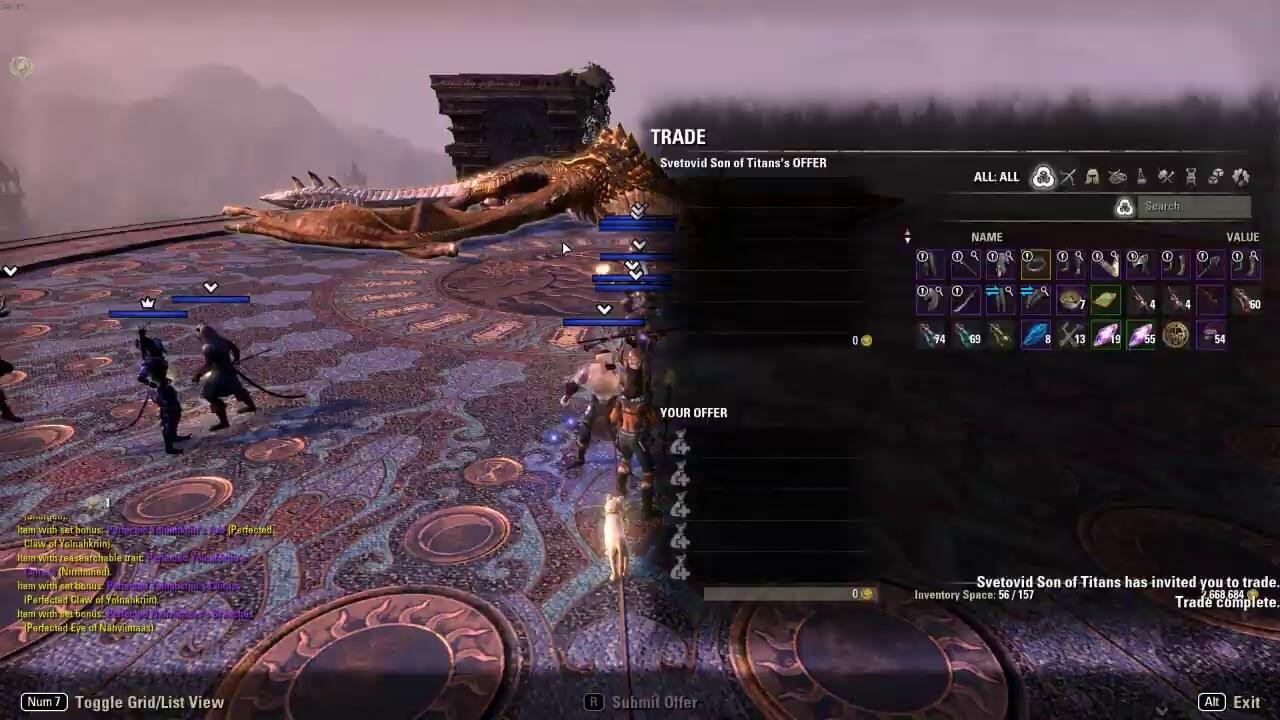
Task: Sort inventory by Name column
Action: coord(986,237)
